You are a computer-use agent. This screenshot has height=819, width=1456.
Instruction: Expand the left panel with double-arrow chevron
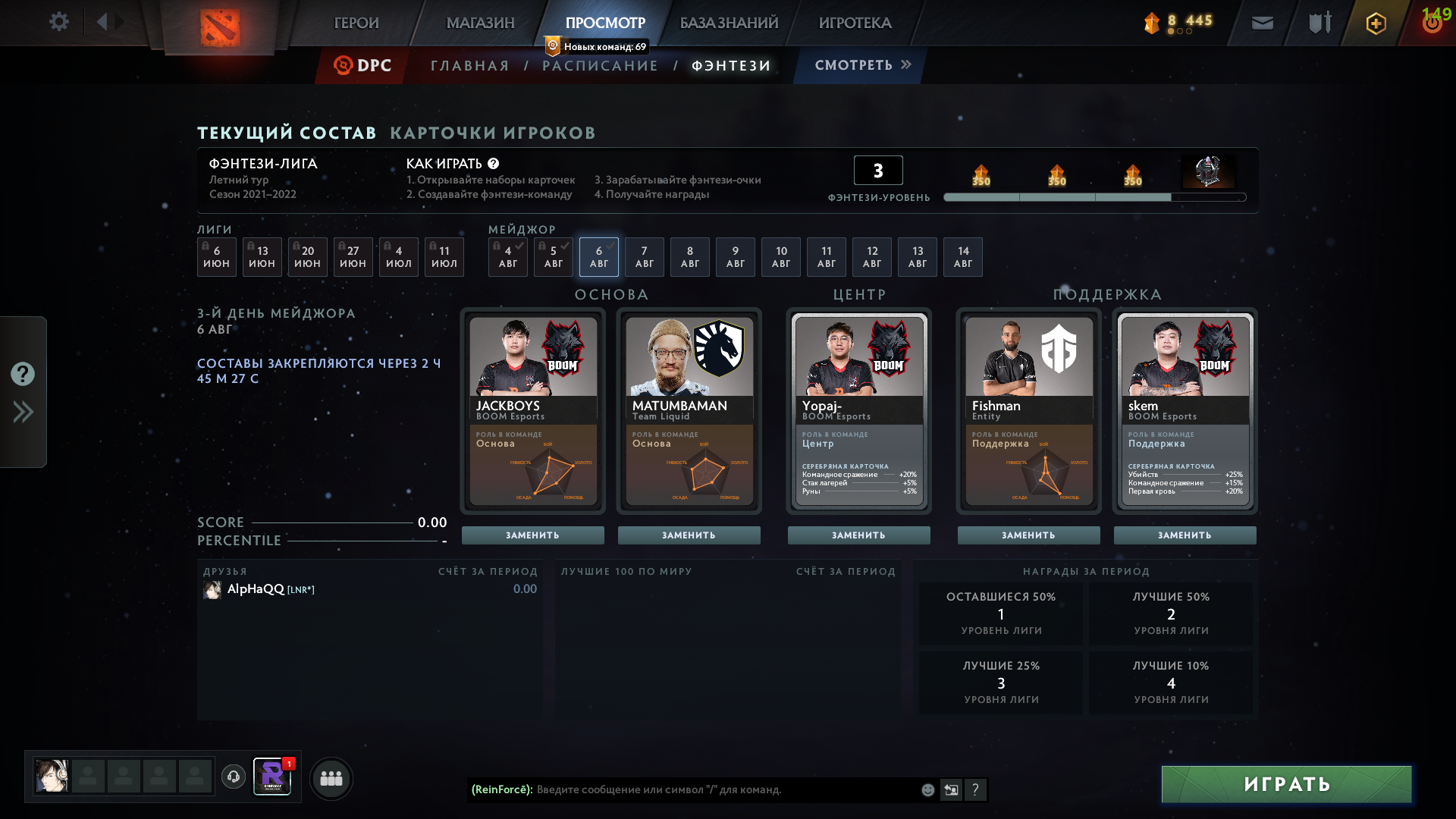point(23,412)
